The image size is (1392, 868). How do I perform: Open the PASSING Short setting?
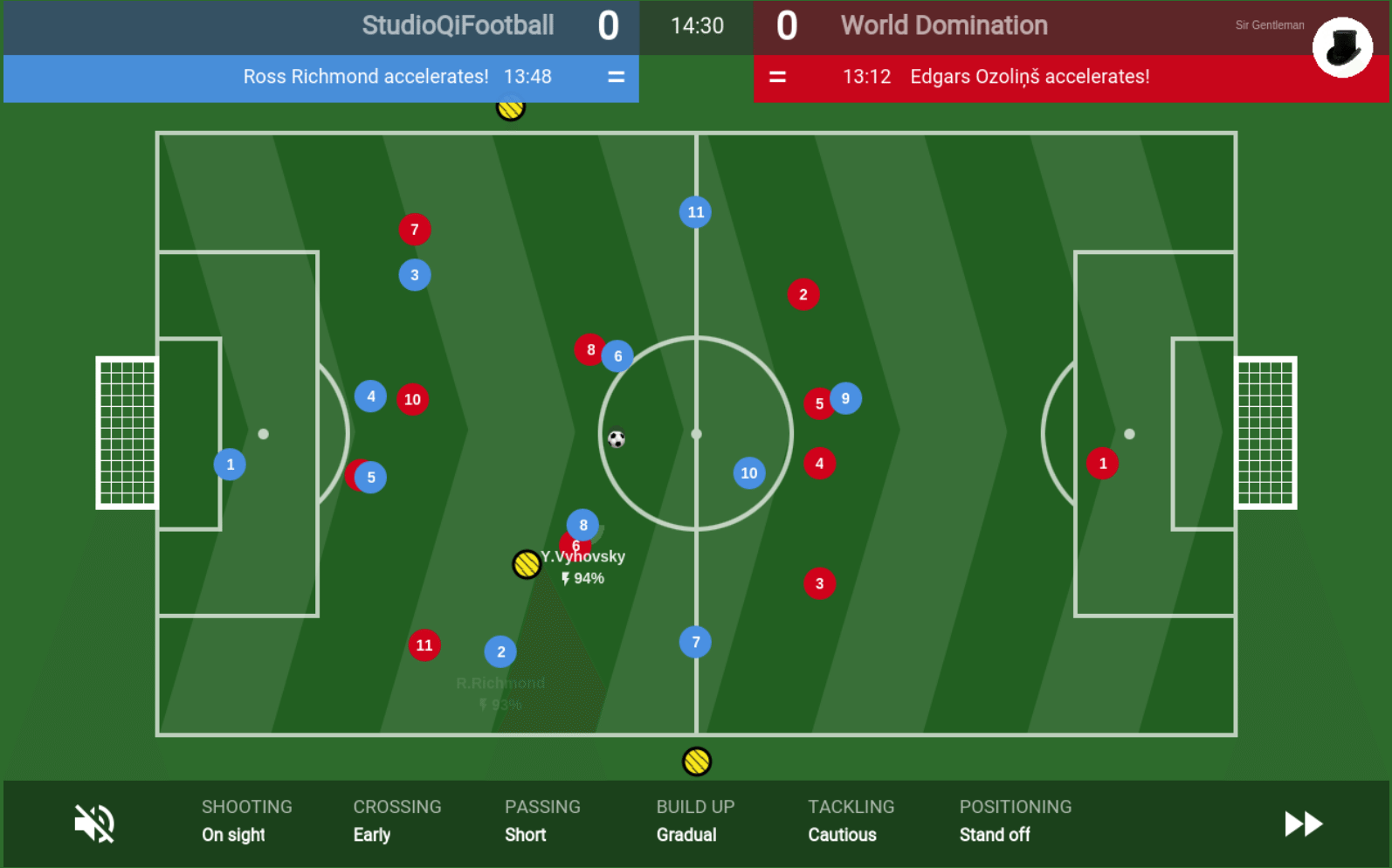(x=541, y=821)
